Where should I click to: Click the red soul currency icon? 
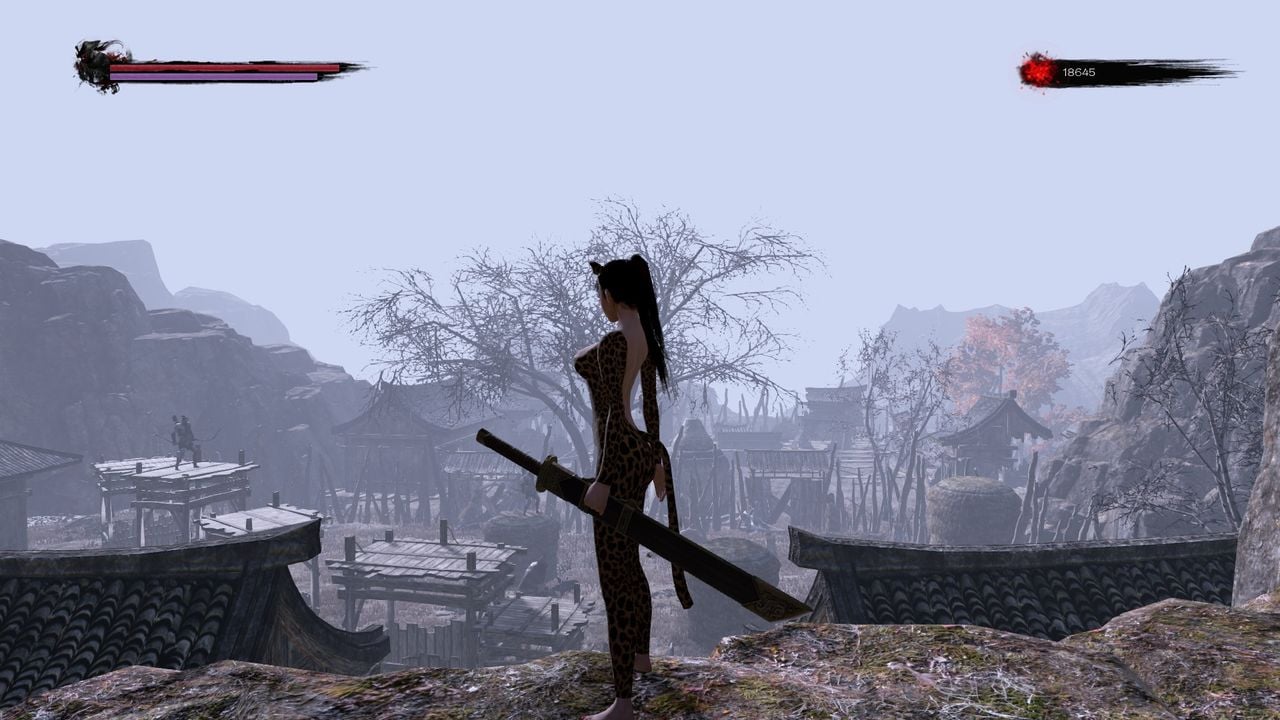click(x=1036, y=72)
